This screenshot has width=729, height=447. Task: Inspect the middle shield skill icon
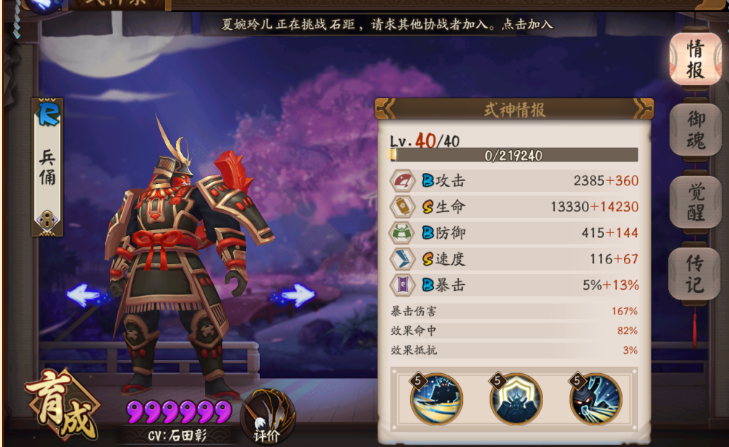pos(516,399)
